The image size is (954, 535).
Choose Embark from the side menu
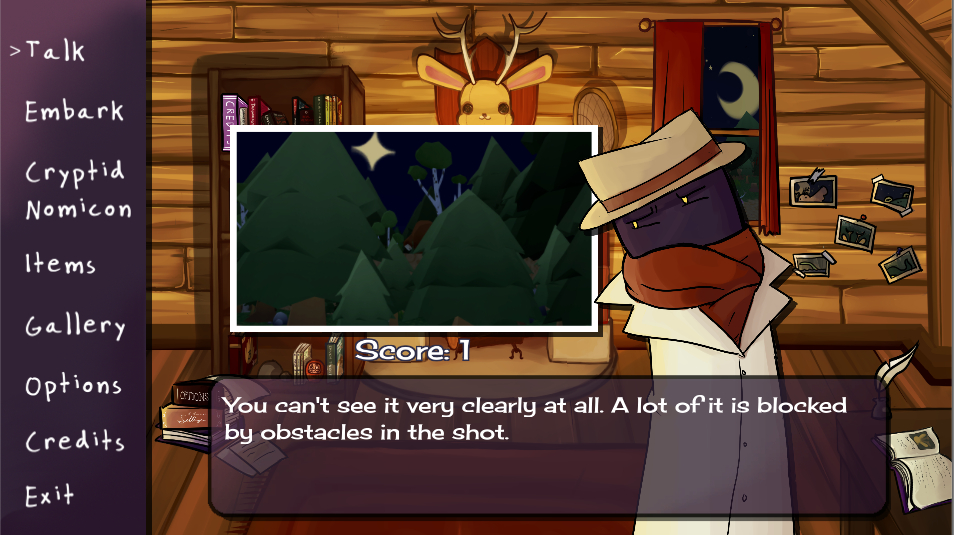[74, 110]
